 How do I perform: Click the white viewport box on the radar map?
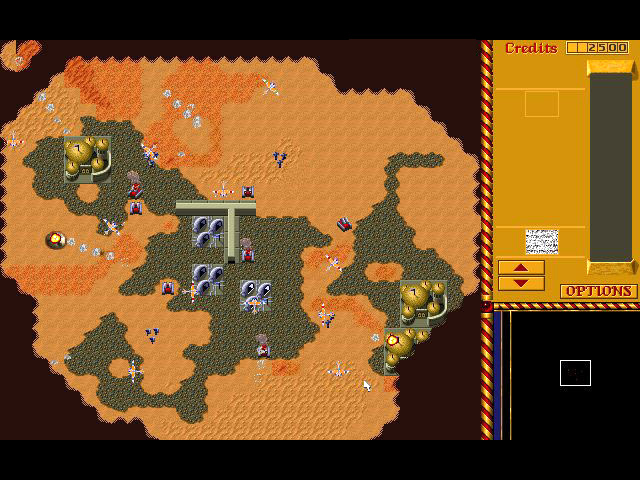(575, 373)
